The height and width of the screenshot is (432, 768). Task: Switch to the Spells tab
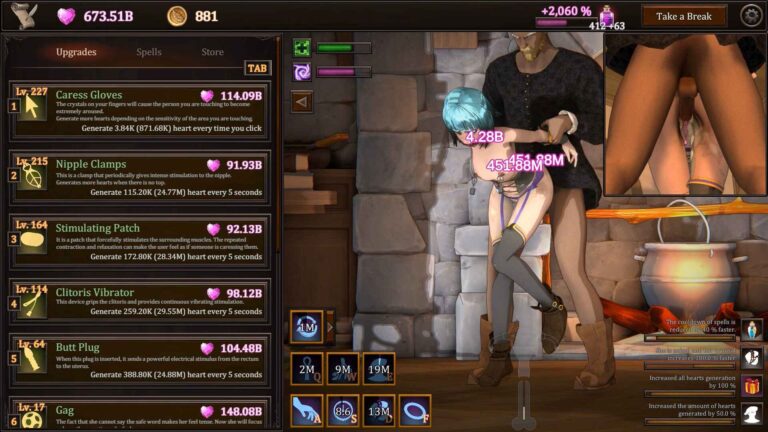(148, 52)
